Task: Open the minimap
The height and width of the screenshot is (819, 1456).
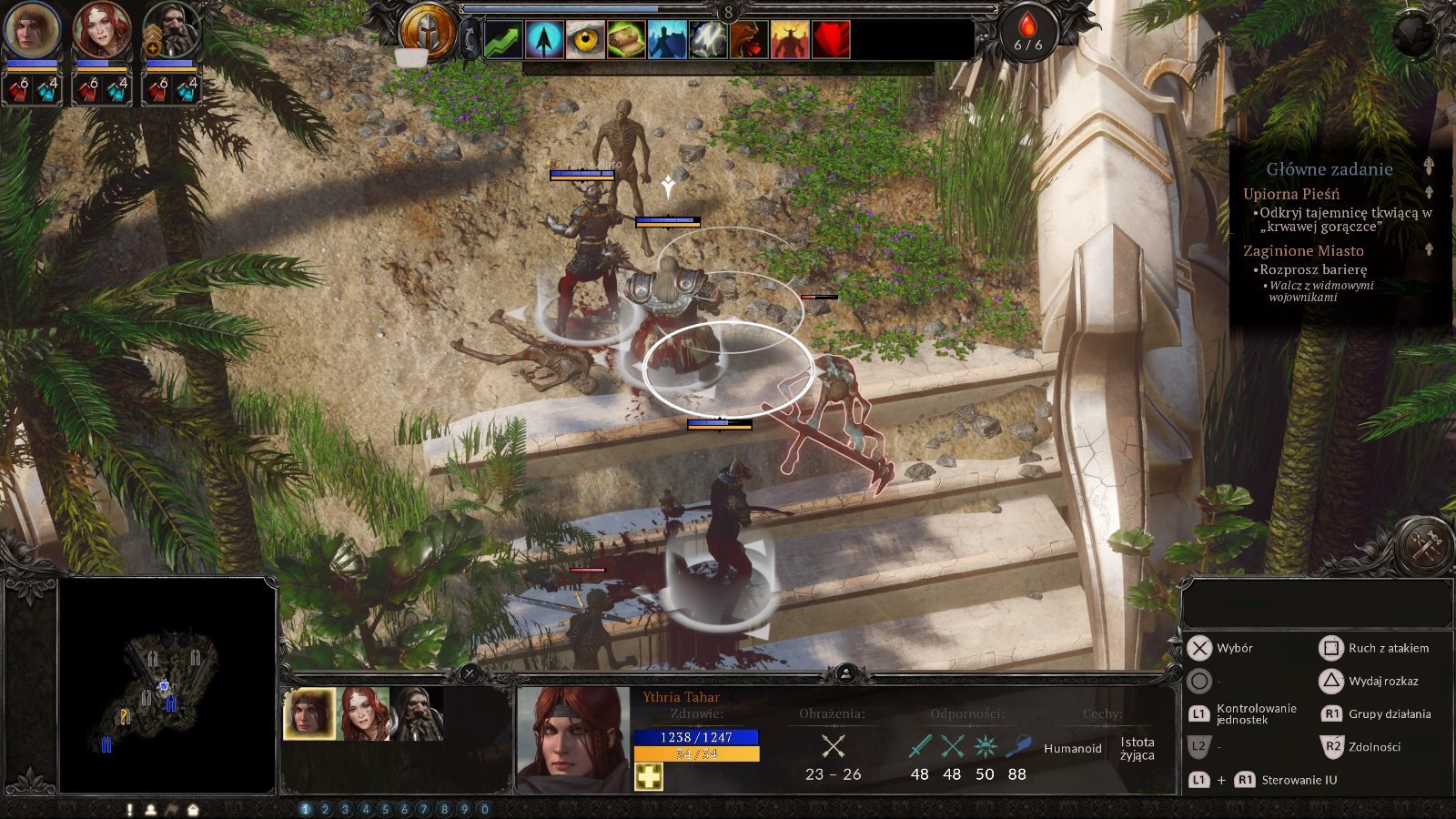Action: pyautogui.click(x=167, y=685)
